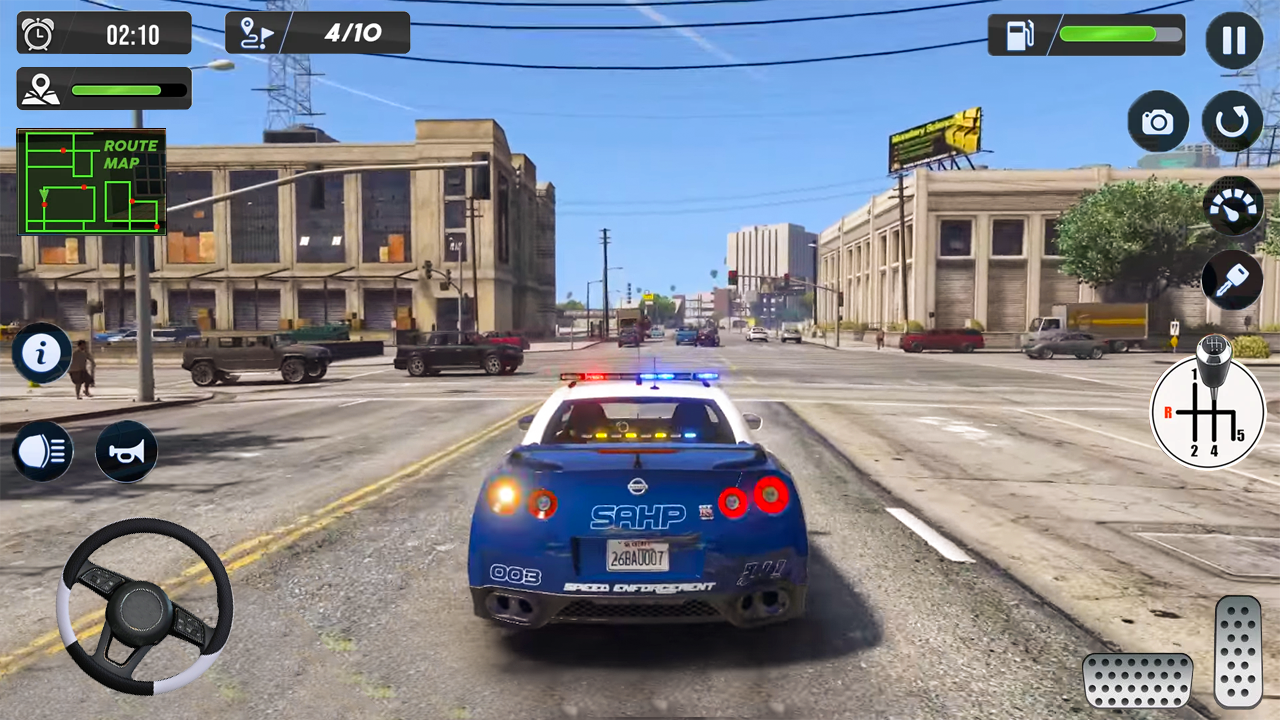The width and height of the screenshot is (1280, 720).
Task: Sound the car horn
Action: click(126, 451)
